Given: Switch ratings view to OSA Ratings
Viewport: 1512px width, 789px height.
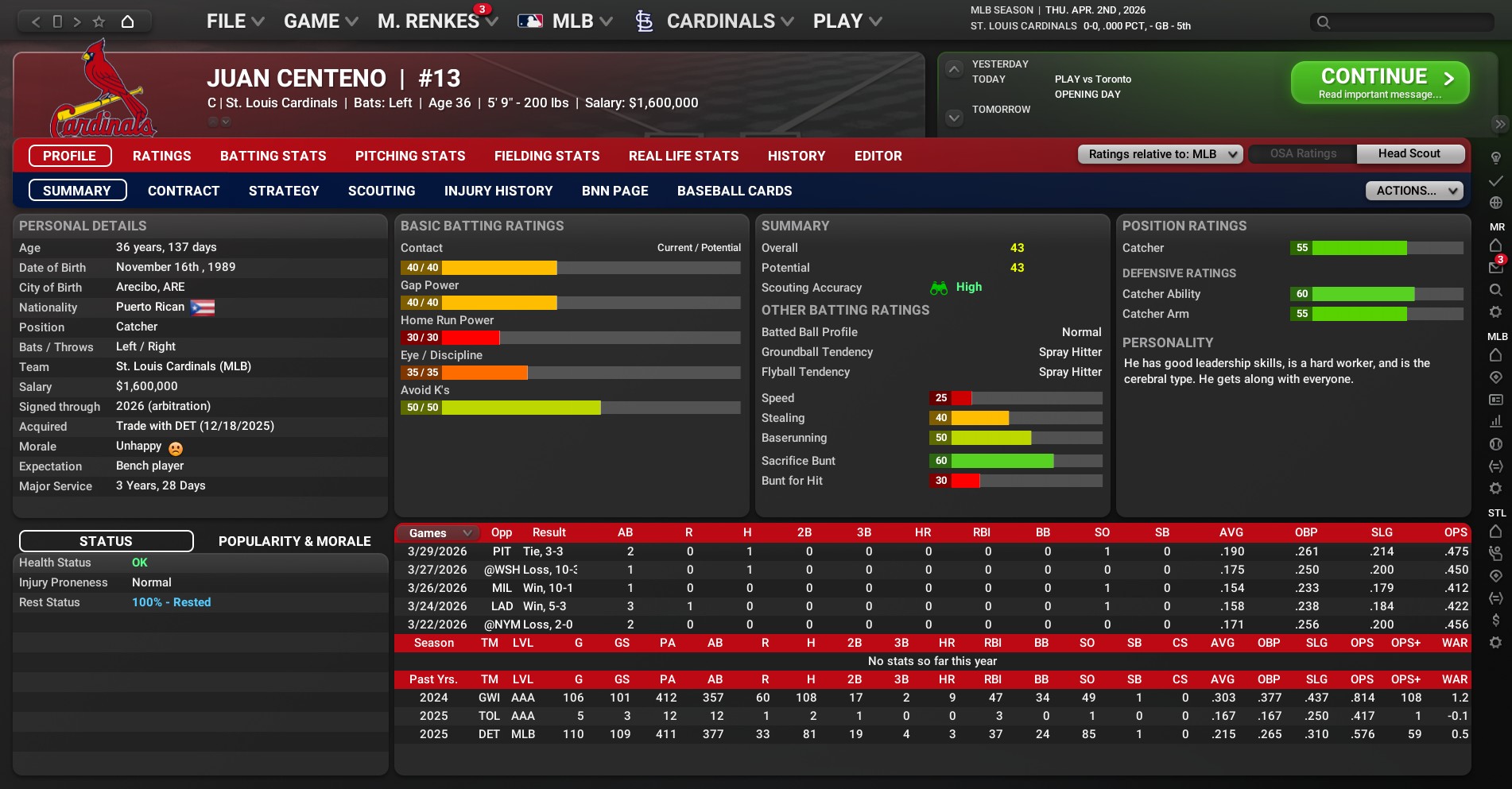Looking at the screenshot, I should click(x=1302, y=154).
